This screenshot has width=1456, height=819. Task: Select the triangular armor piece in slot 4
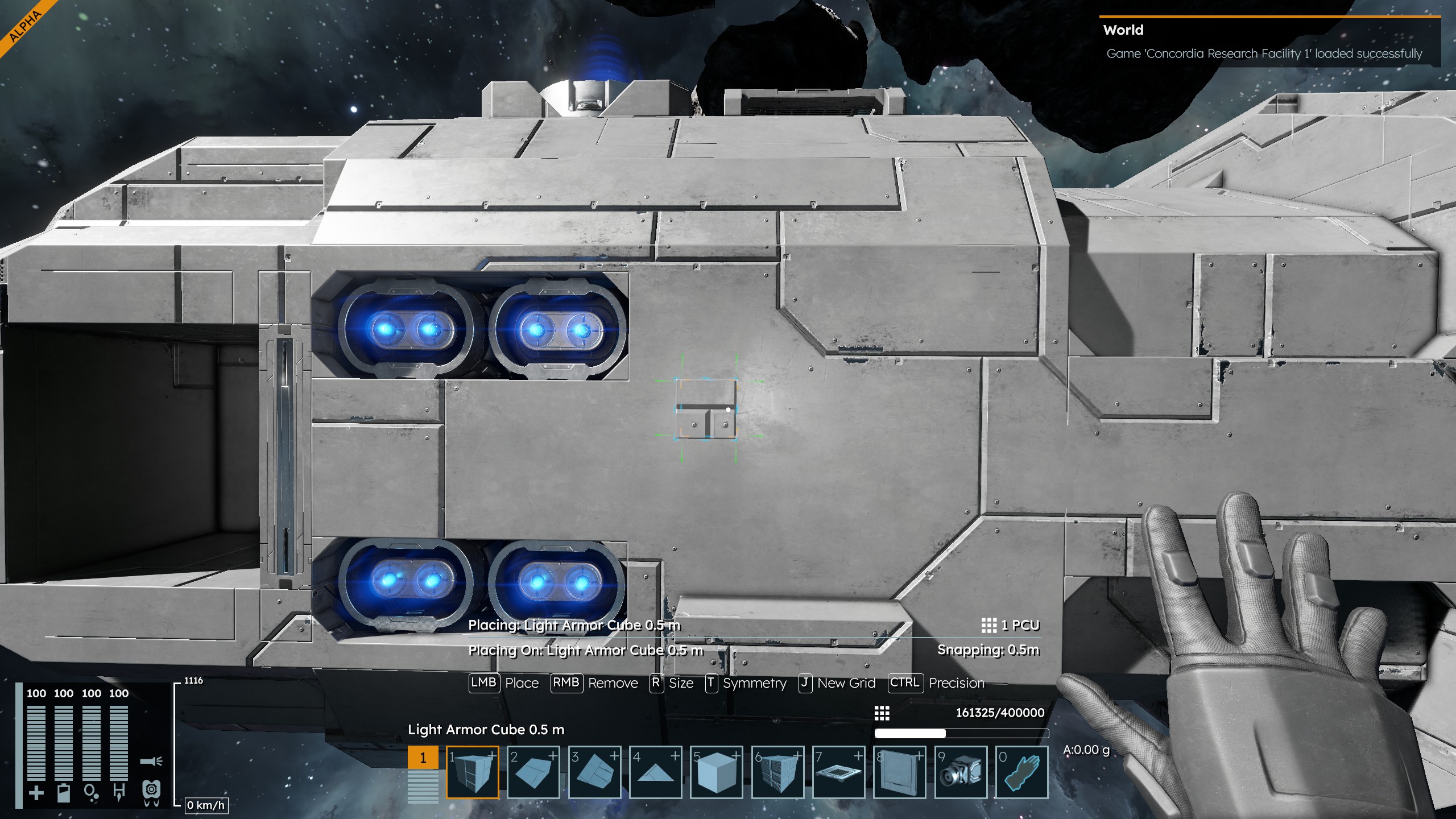tap(656, 772)
